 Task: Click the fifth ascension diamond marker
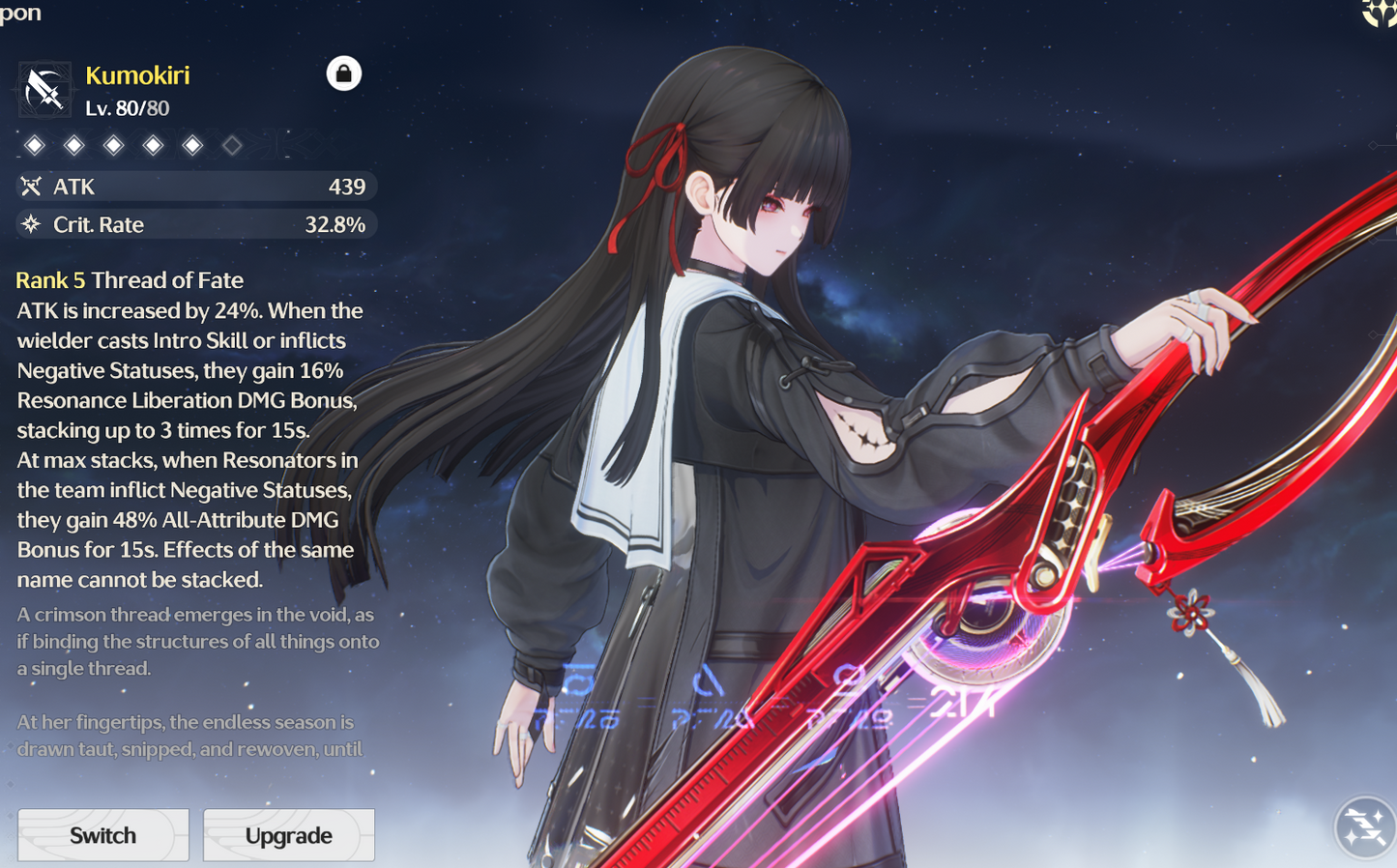(192, 144)
